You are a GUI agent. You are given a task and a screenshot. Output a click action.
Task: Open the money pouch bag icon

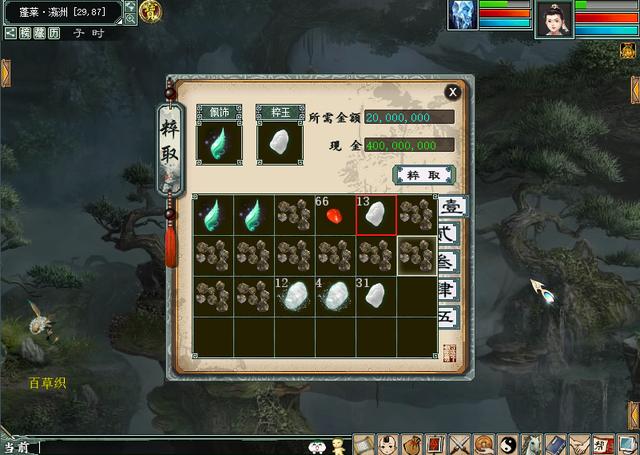pyautogui.click(x=412, y=444)
